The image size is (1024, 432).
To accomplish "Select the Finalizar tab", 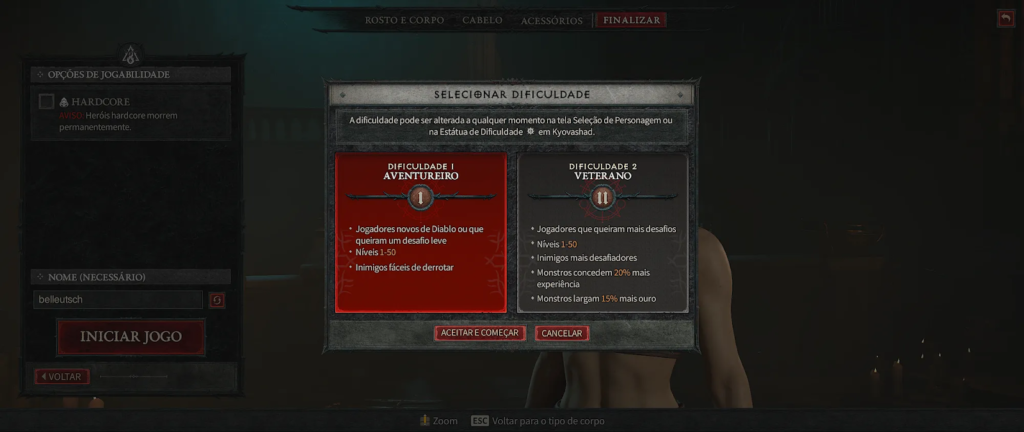I will click(x=631, y=20).
